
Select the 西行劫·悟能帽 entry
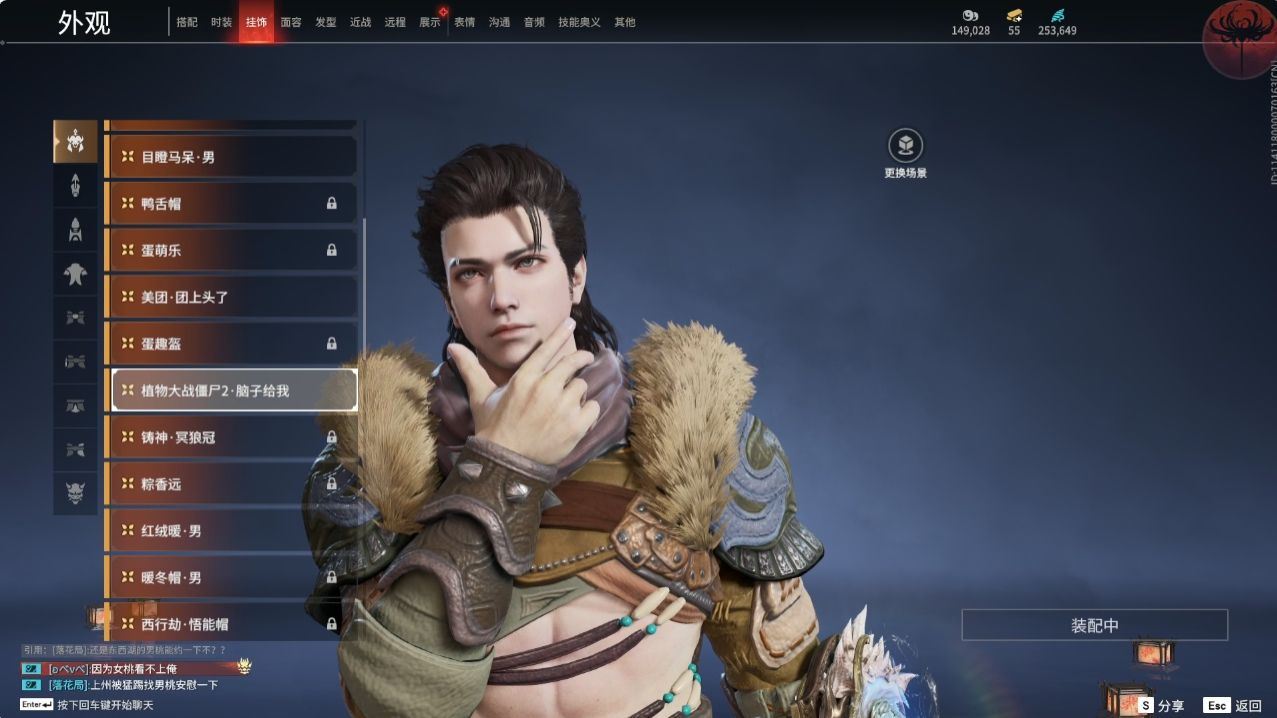click(x=231, y=624)
